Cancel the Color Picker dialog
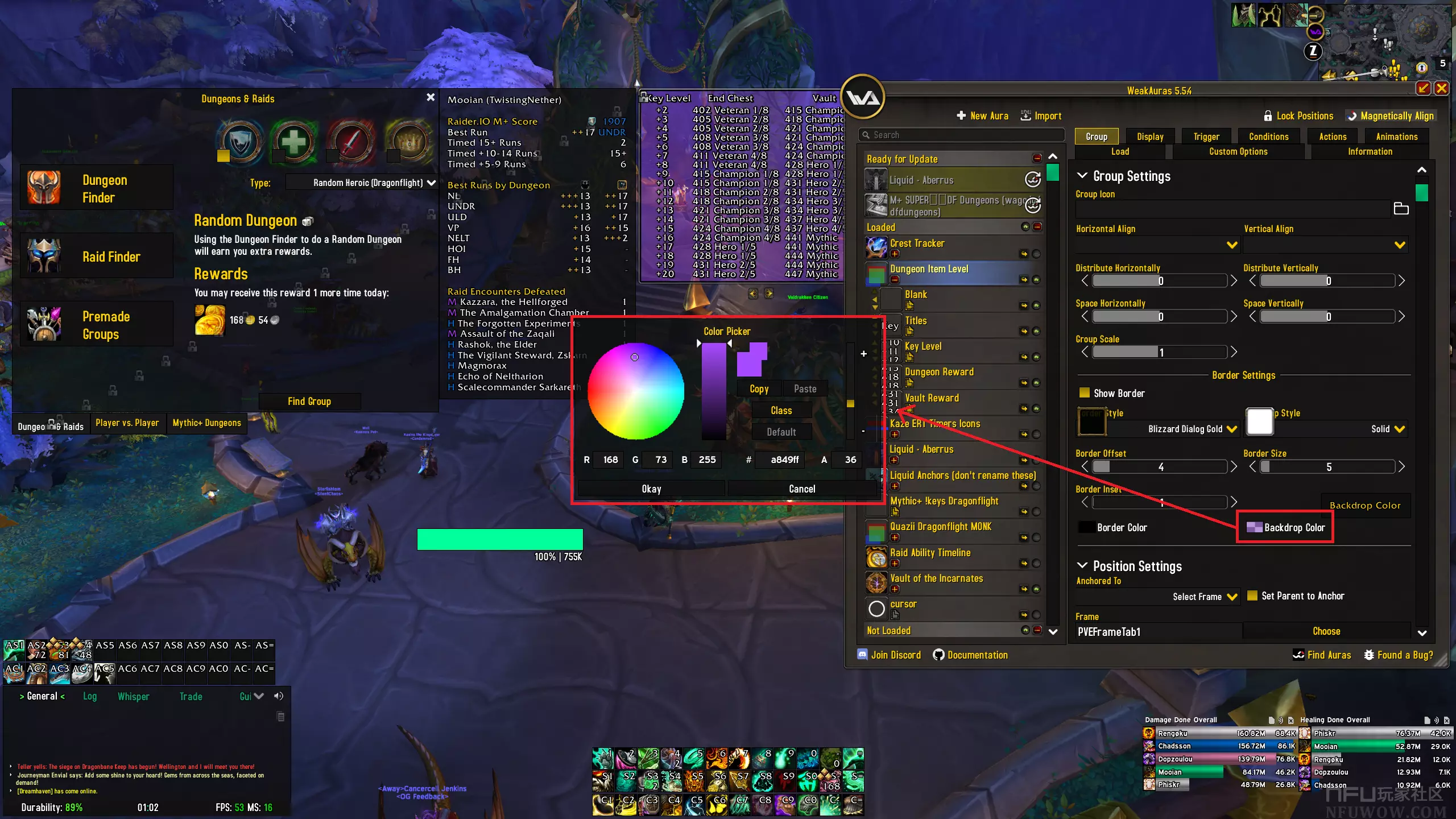1456x819 pixels. (802, 489)
